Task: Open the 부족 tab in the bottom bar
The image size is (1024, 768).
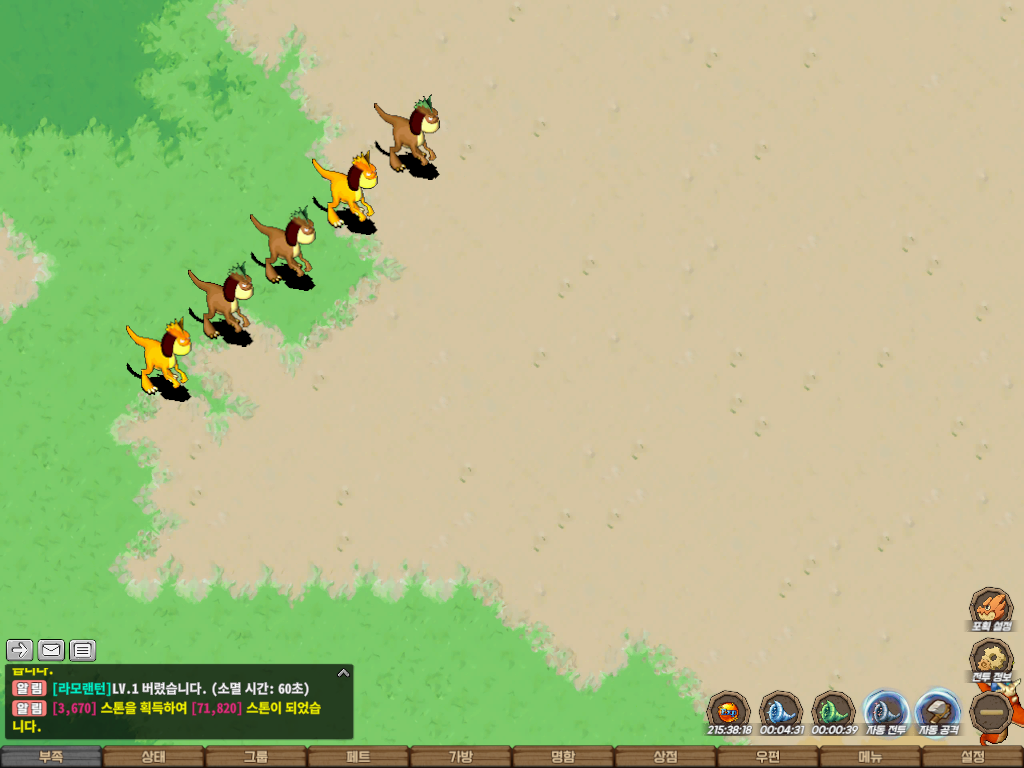Action: tap(51, 757)
